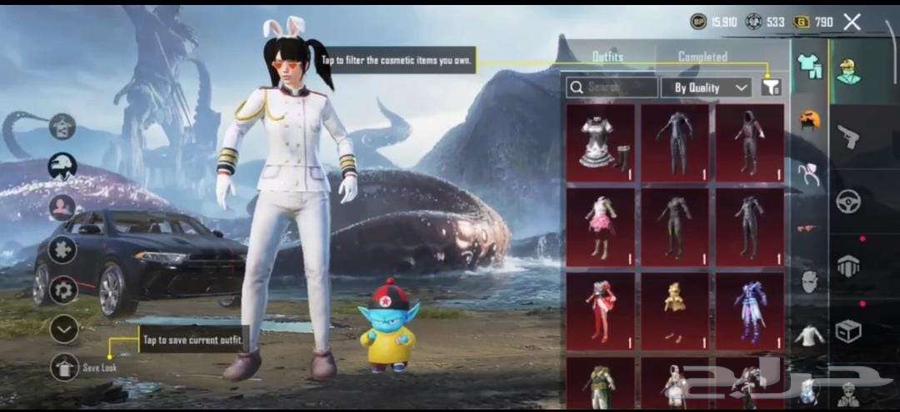Open the steering wheel vehicles category
Viewport: 900px width, 412px height.
click(848, 200)
